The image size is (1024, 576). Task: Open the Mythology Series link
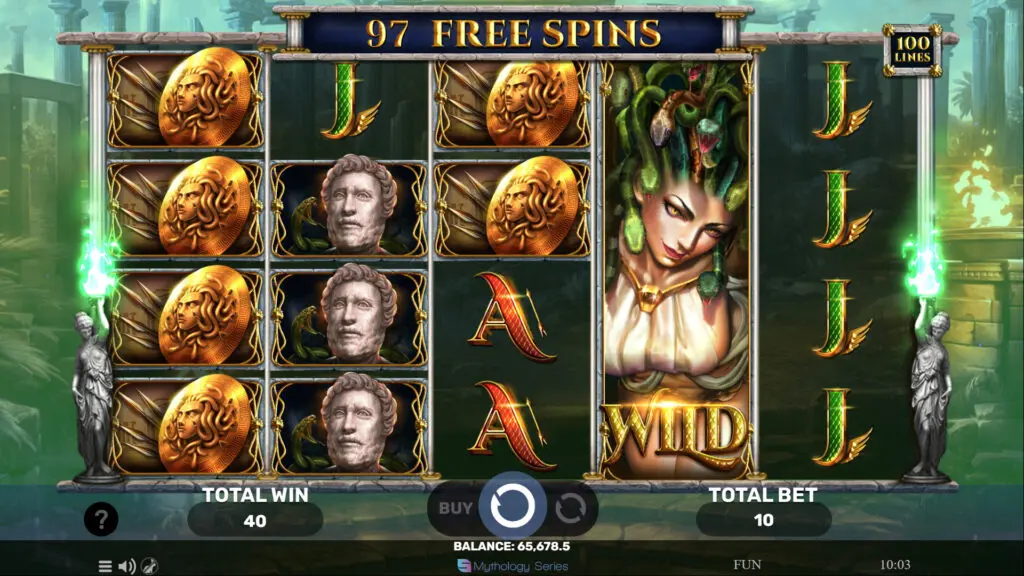[512, 566]
